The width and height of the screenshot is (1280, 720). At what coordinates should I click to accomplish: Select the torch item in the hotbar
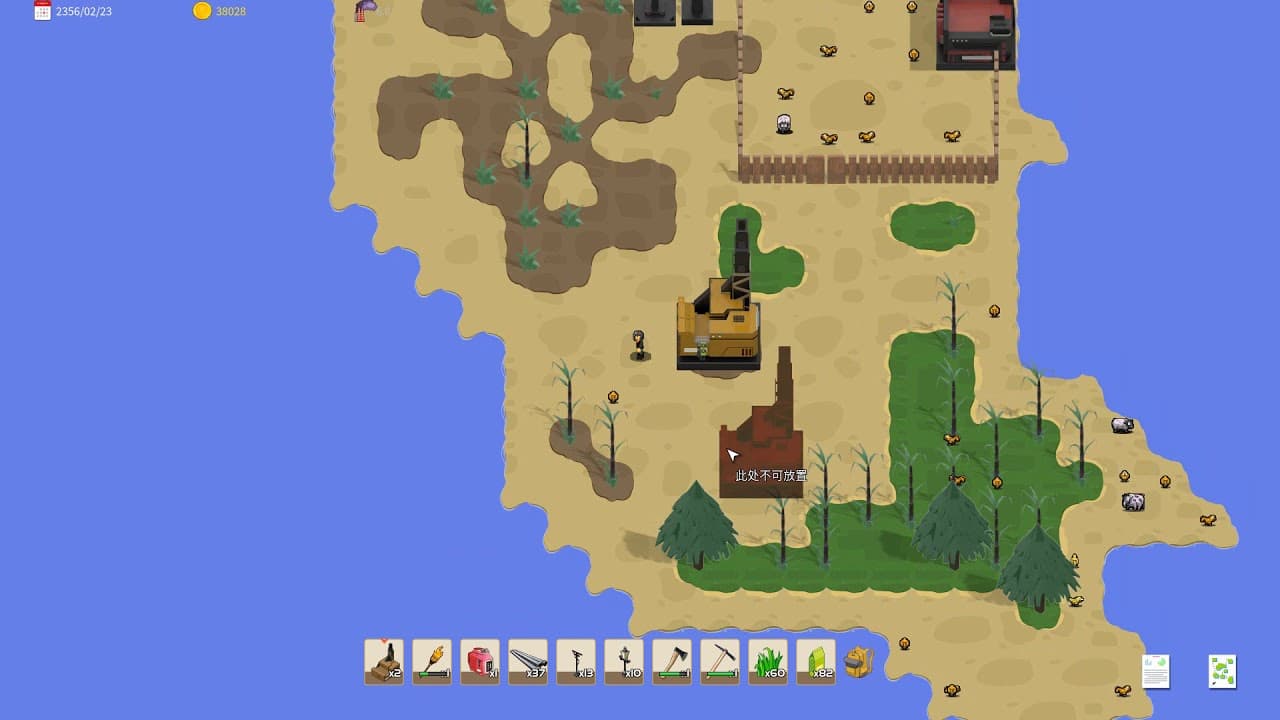tap(431, 660)
